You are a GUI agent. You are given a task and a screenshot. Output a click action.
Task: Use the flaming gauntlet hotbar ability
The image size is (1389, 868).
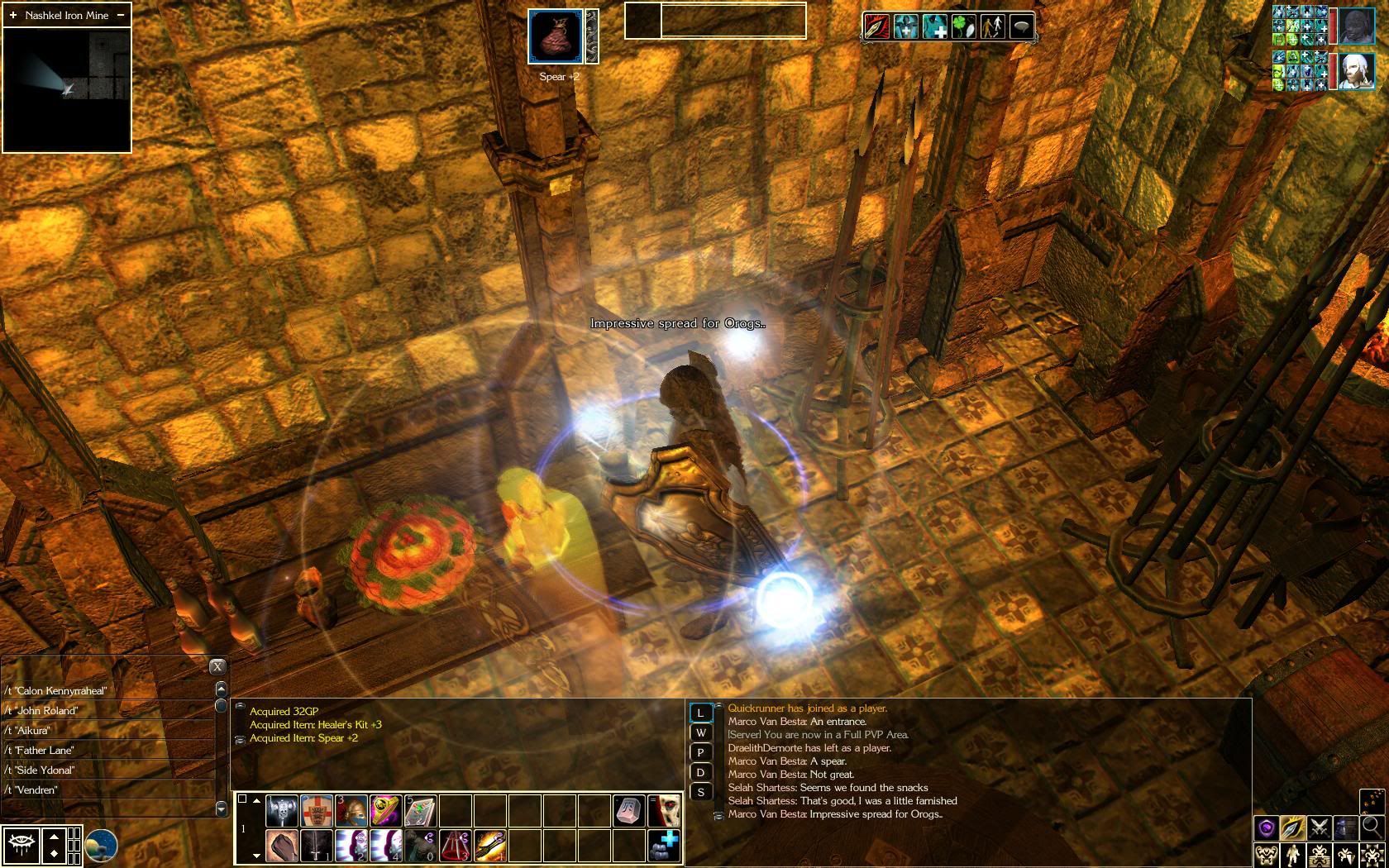point(490,846)
